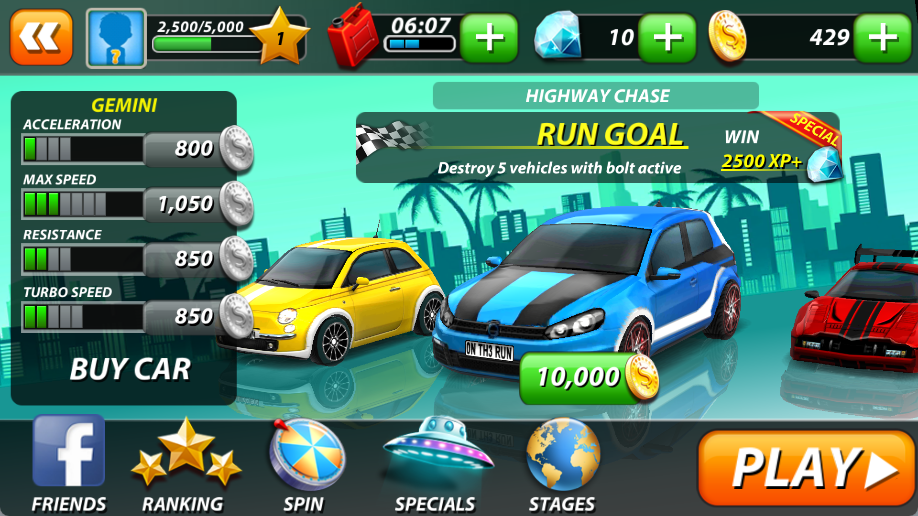Viewport: 918px width, 516px height.
Task: Go back using the orange arrow button
Action: 41,37
